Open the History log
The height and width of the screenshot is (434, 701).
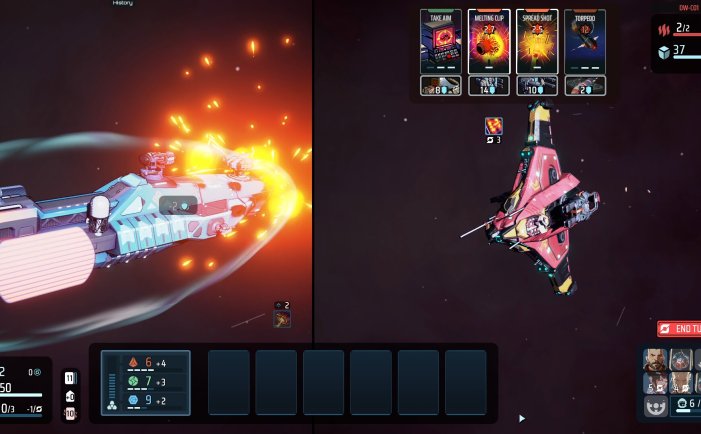[122, 4]
